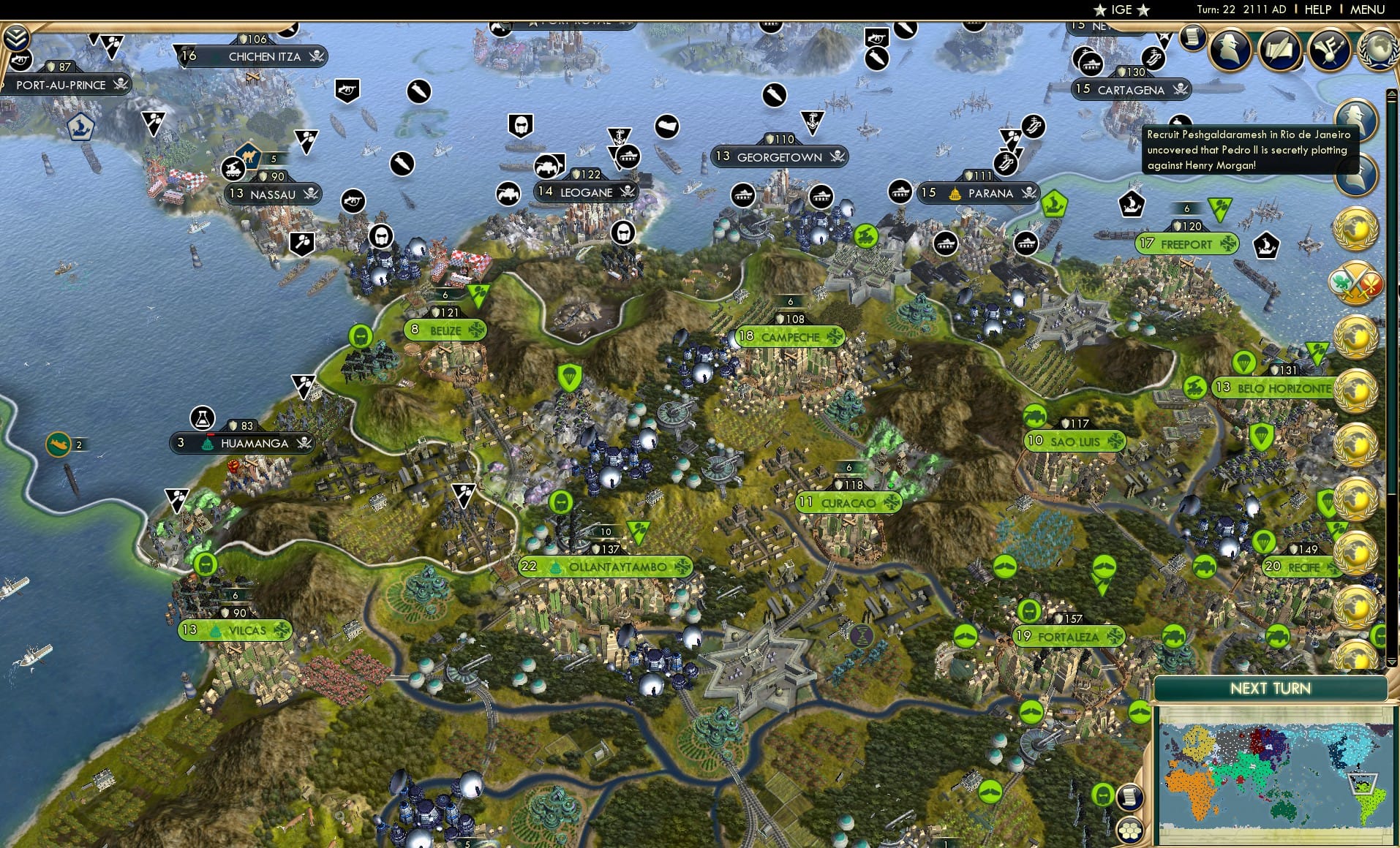
Task: Open the Espionage overview spy icon
Action: point(1230,48)
